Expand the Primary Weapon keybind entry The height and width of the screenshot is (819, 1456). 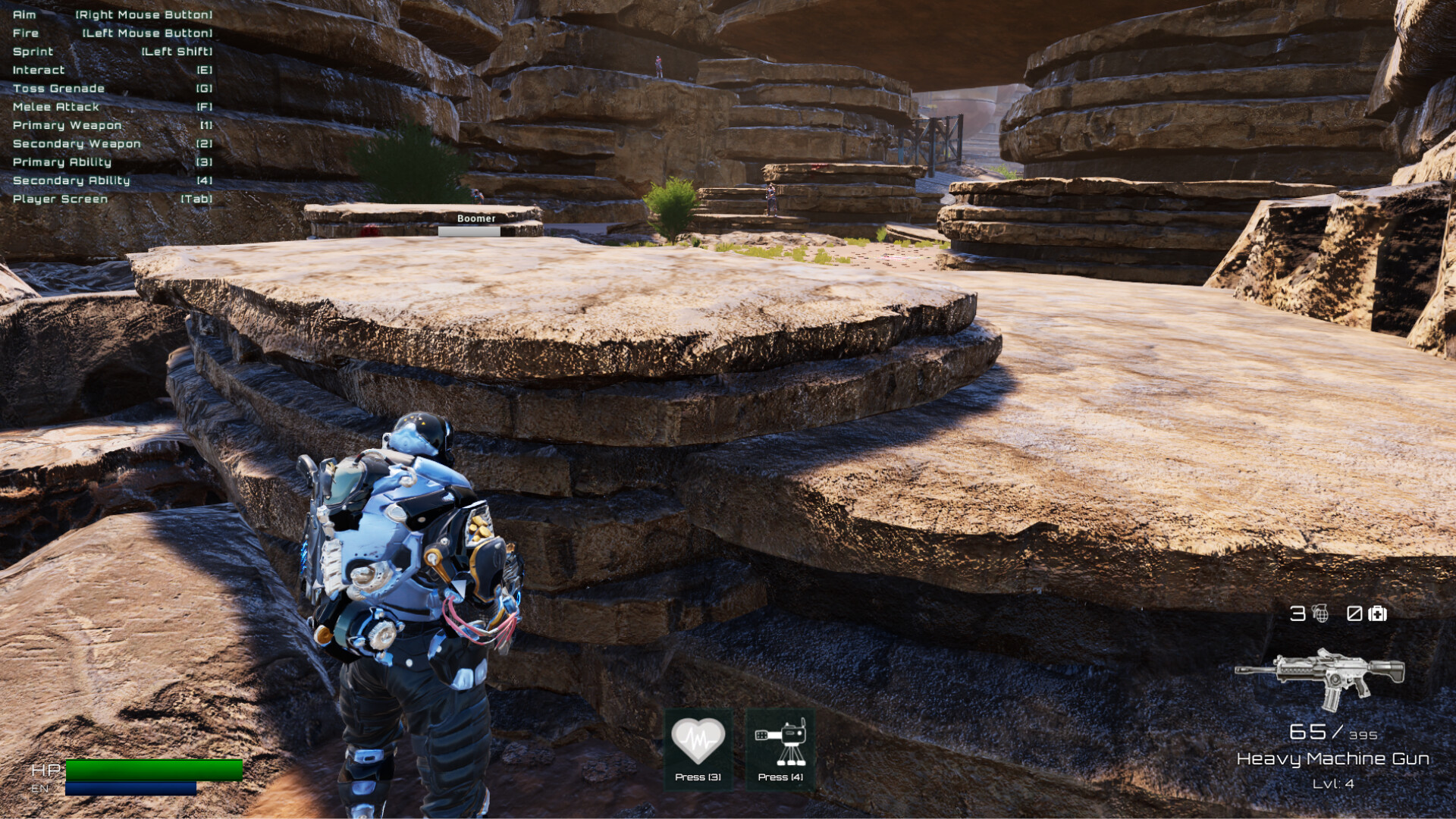pos(114,125)
